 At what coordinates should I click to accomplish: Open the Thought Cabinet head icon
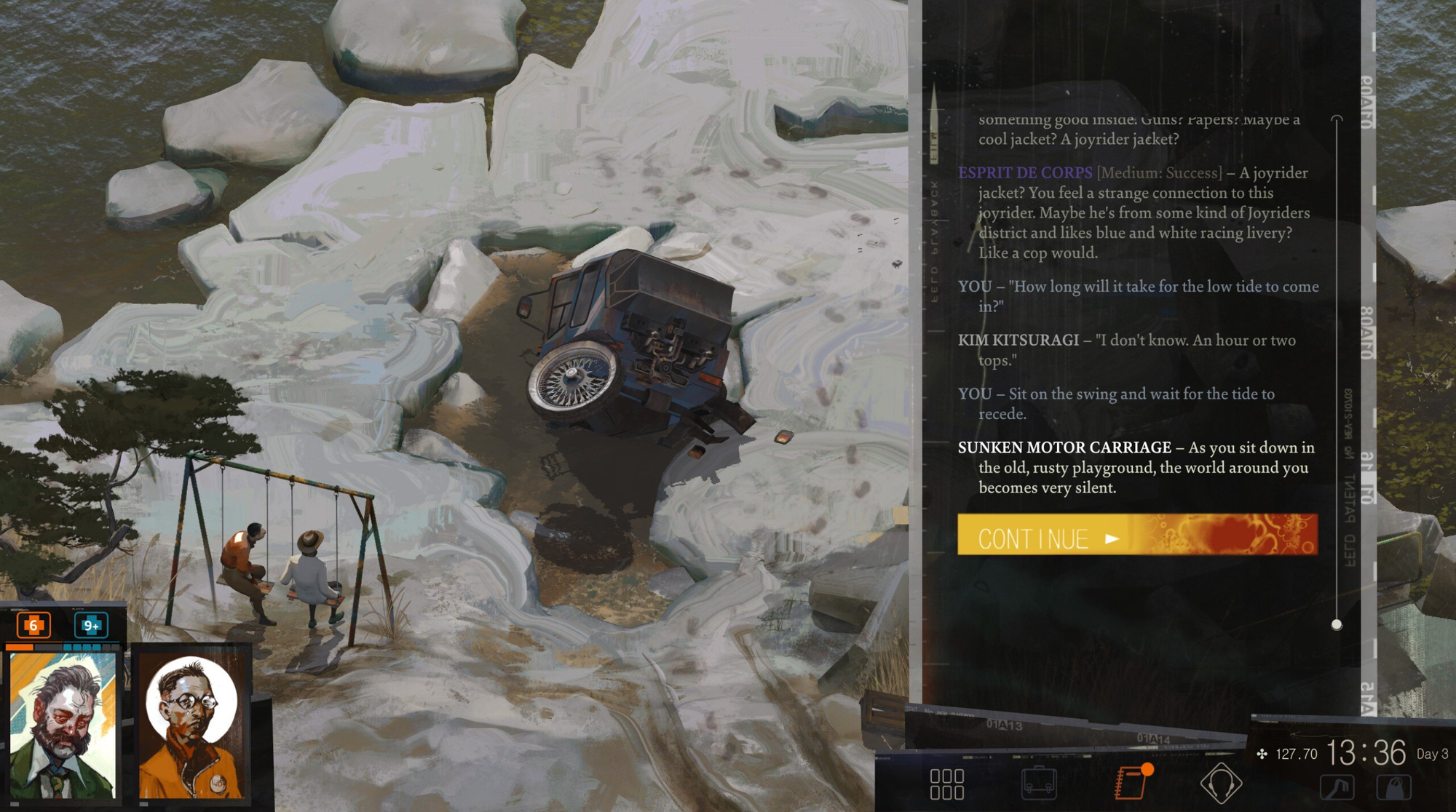coord(1221,783)
